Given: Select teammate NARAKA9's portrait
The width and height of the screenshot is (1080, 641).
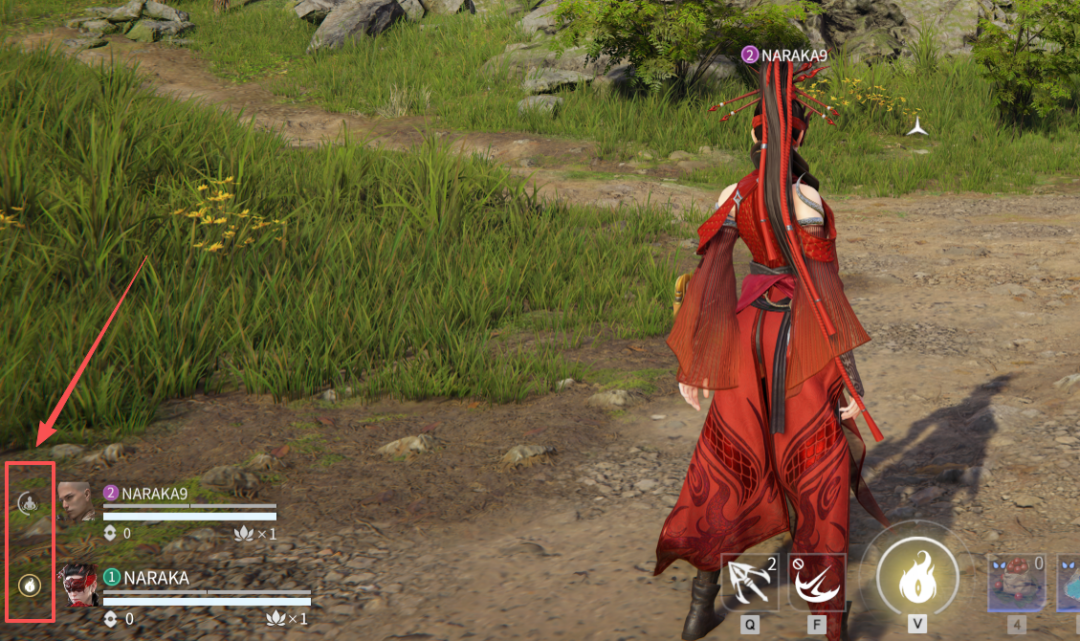Looking at the screenshot, I should [76, 501].
